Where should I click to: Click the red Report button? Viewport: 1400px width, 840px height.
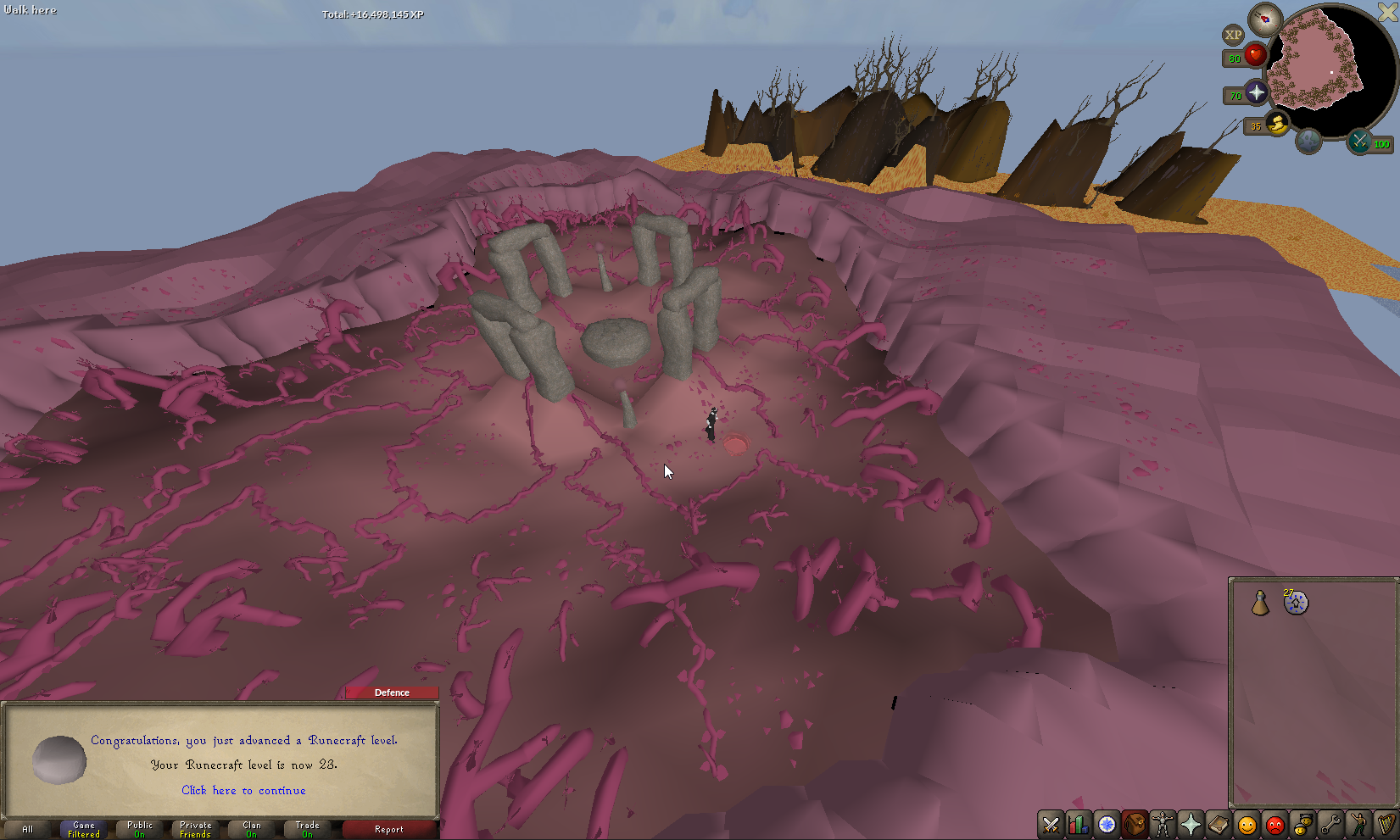click(389, 829)
